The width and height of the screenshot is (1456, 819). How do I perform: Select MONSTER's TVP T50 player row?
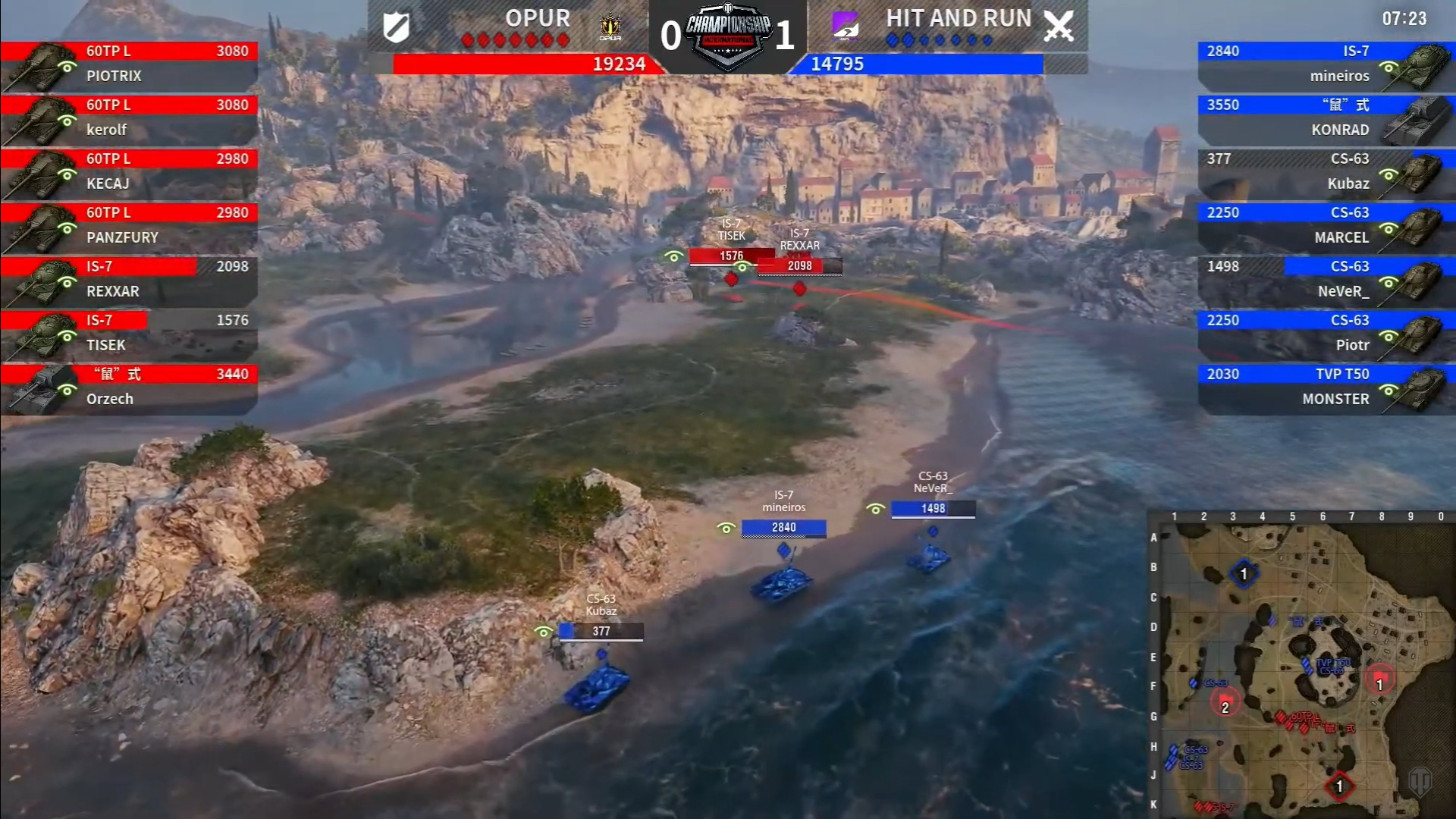[1326, 388]
